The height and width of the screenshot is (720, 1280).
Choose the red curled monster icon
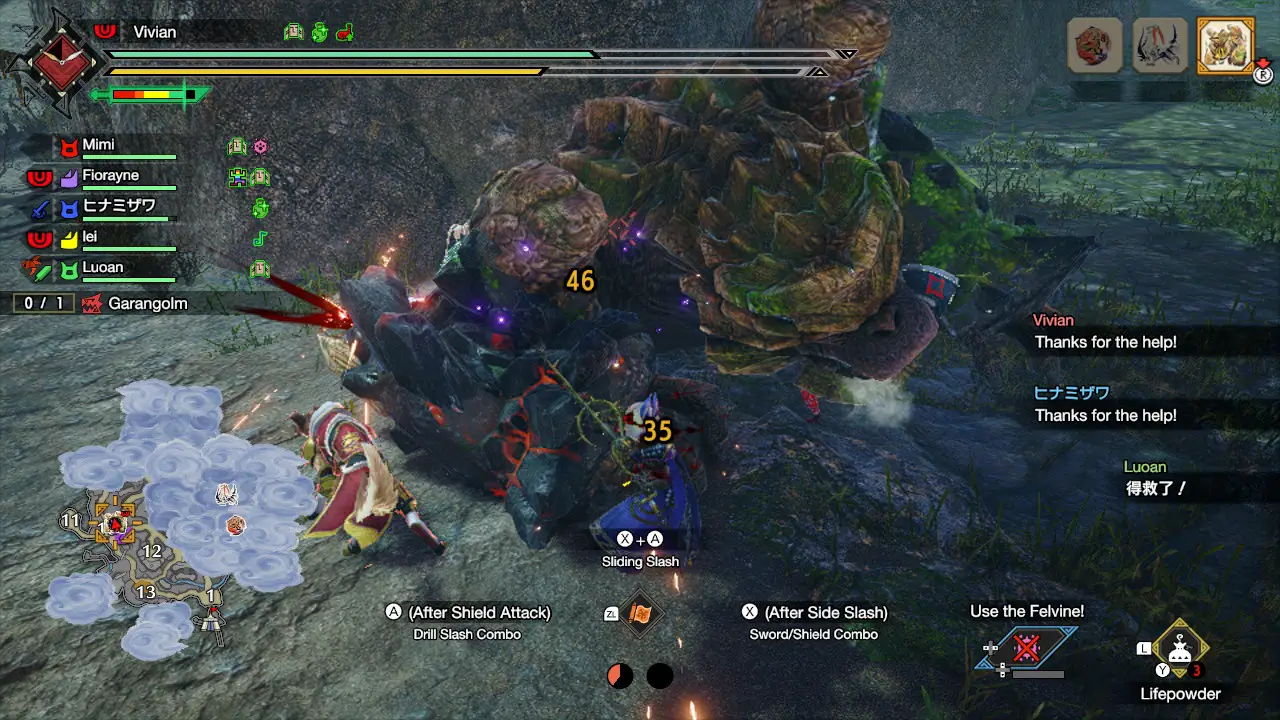pyautogui.click(x=1095, y=46)
